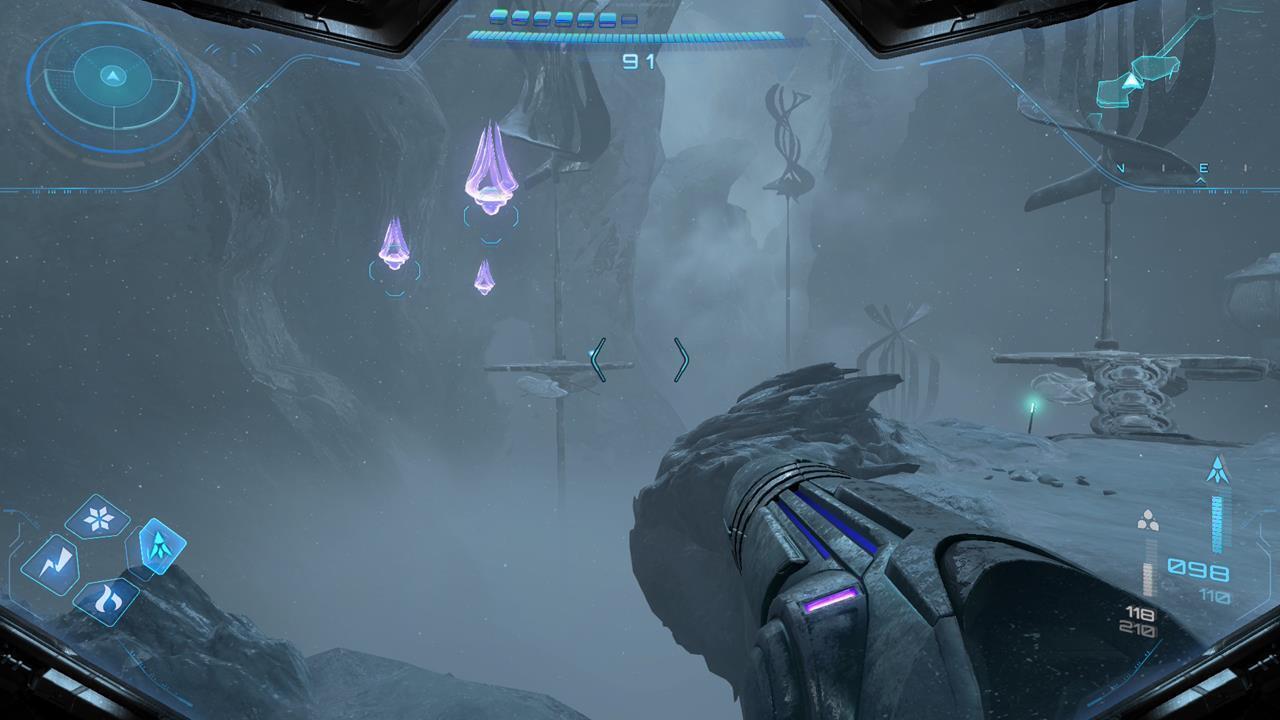Click the left crosshair chevron
The width and height of the screenshot is (1280, 720).
click(x=598, y=360)
